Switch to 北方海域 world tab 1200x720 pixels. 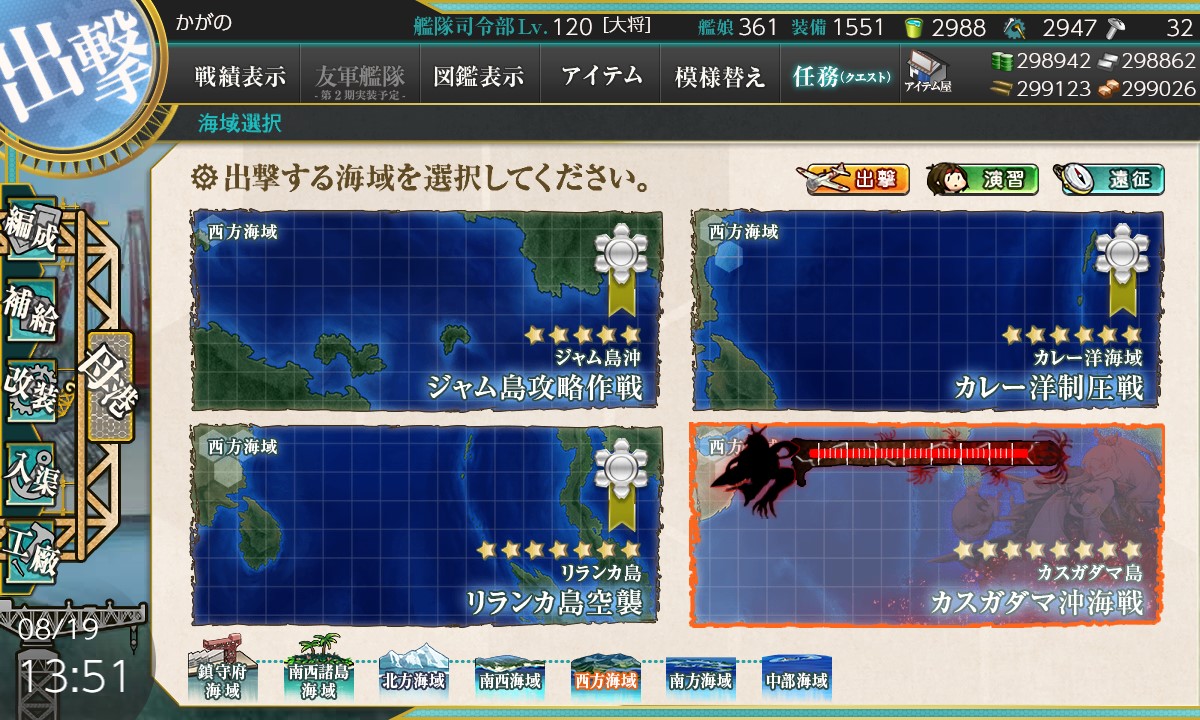[x=412, y=677]
